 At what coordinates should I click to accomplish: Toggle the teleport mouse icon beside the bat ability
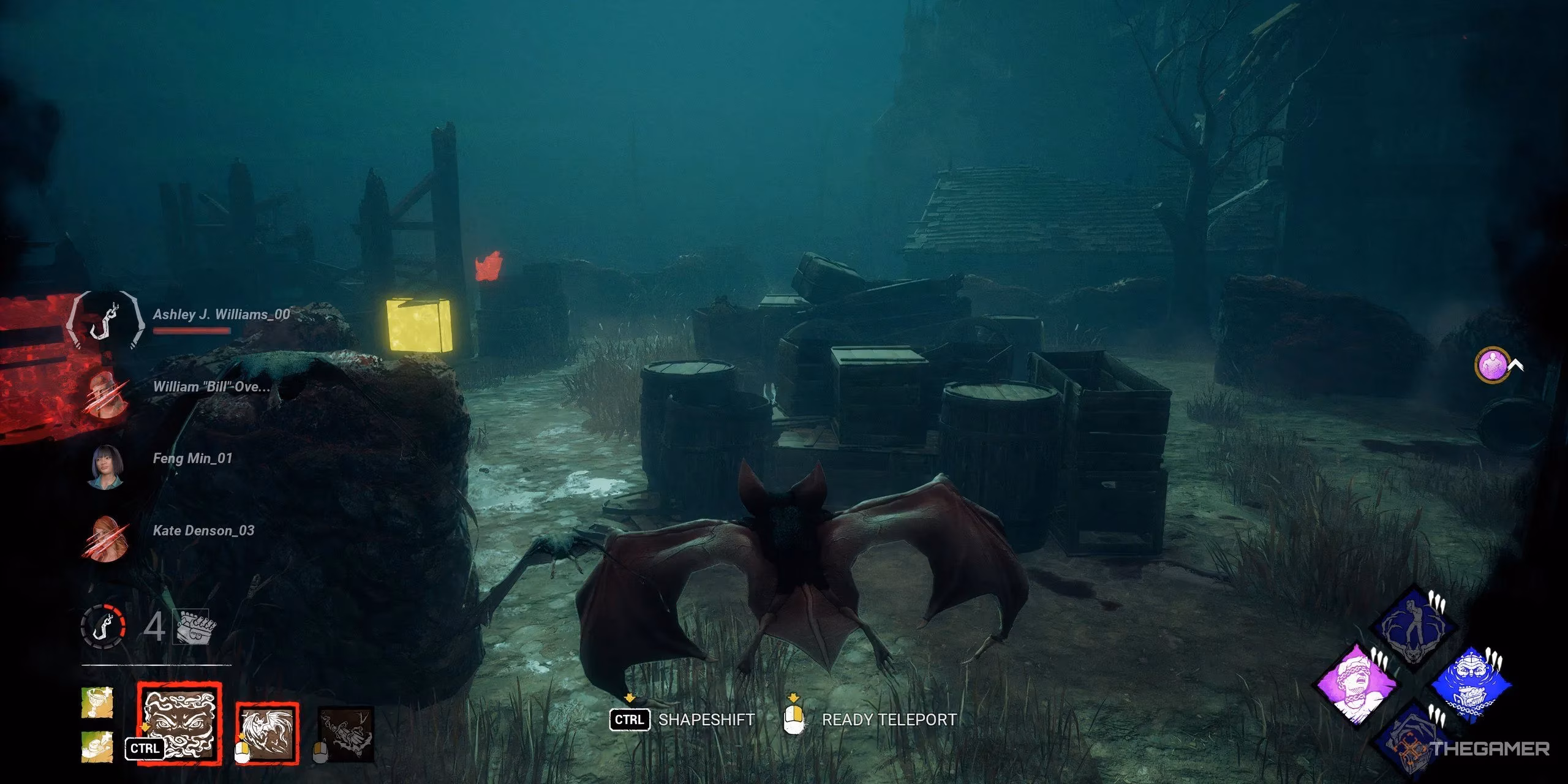click(x=242, y=752)
